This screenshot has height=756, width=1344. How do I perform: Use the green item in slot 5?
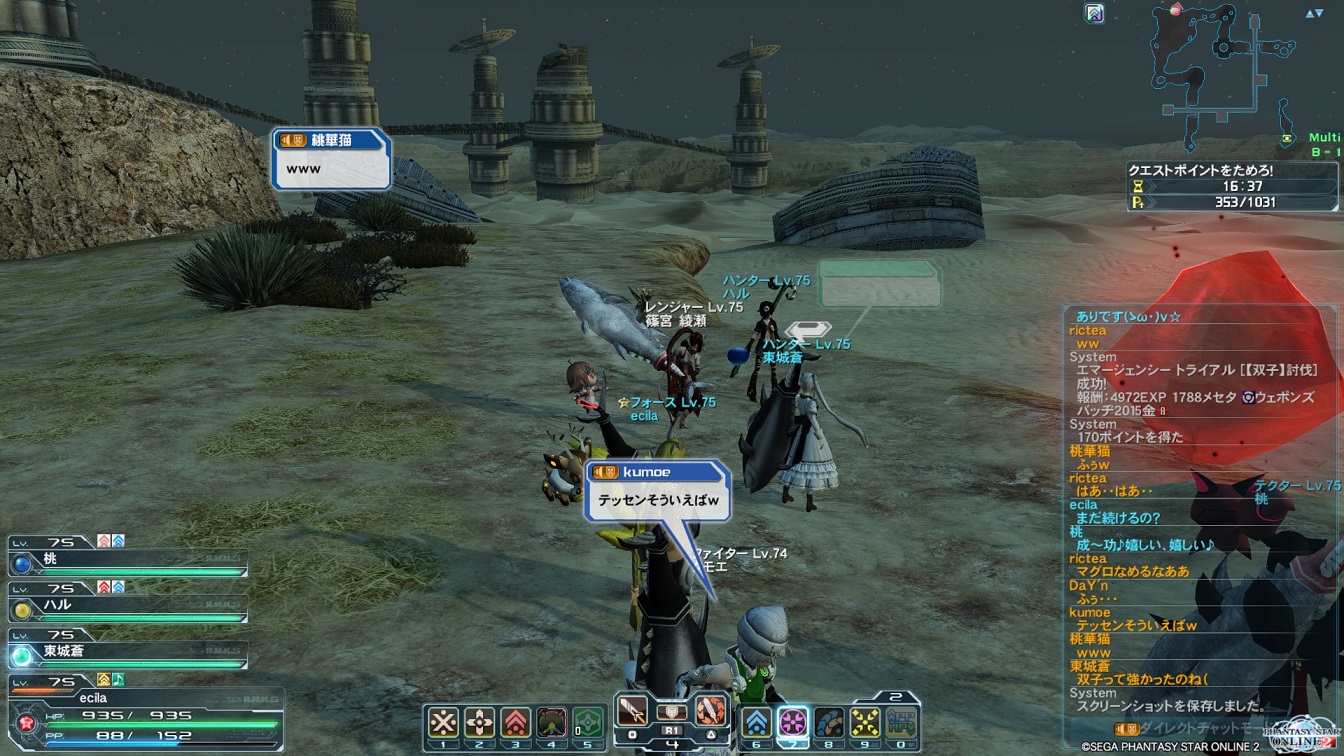[588, 722]
